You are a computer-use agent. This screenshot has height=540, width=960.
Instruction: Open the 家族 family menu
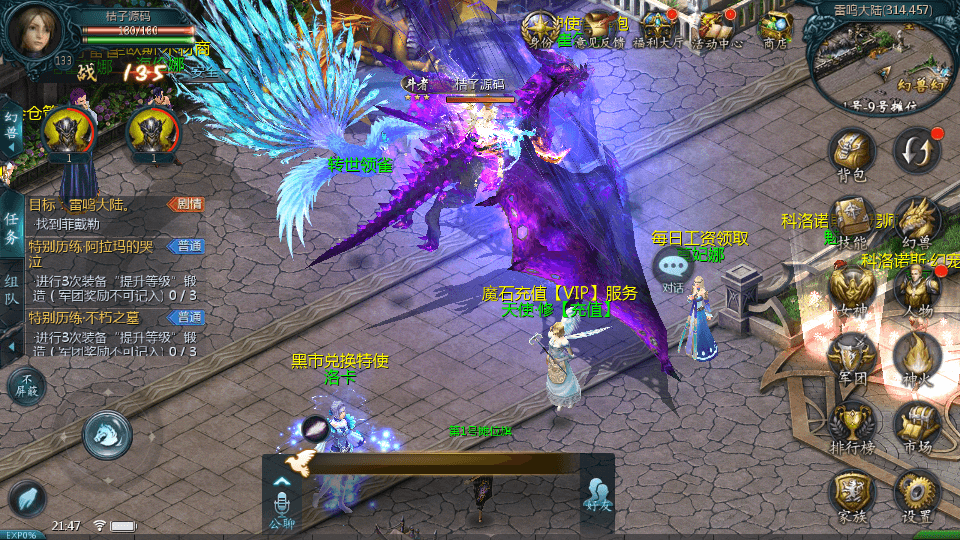(x=852, y=494)
